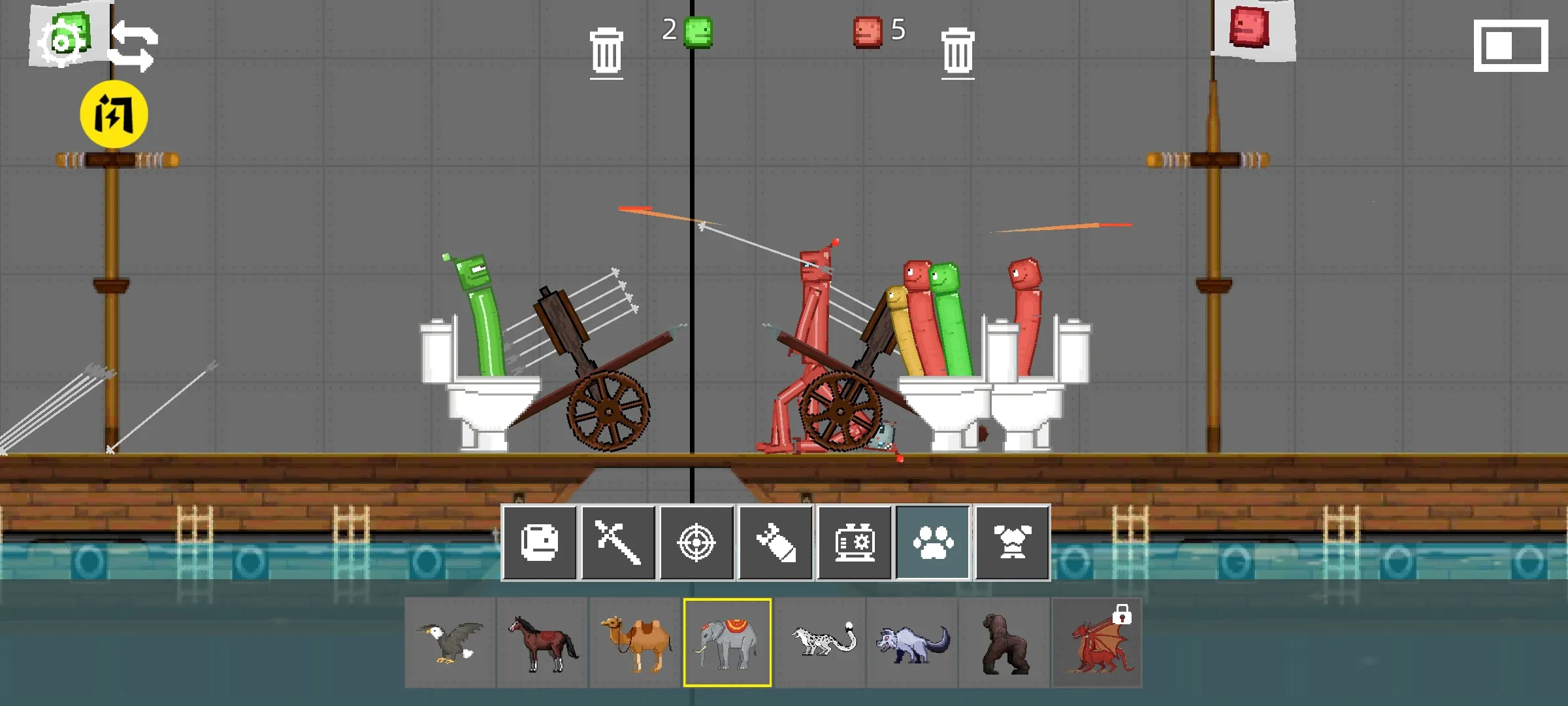Select the armor chestplate category
Viewport: 1568px width, 706px height.
pyautogui.click(x=1012, y=542)
